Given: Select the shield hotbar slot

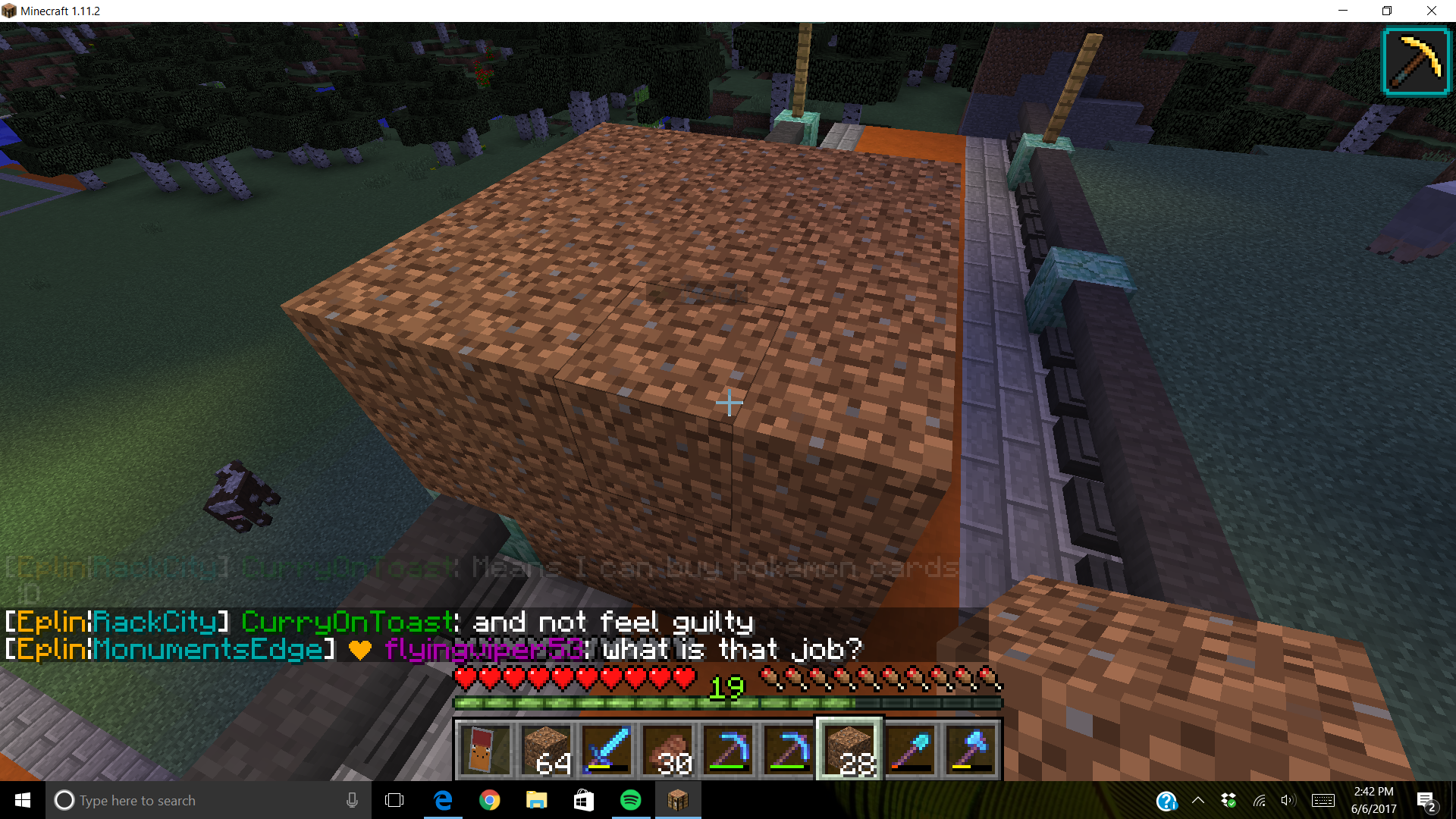Looking at the screenshot, I should point(485,749).
